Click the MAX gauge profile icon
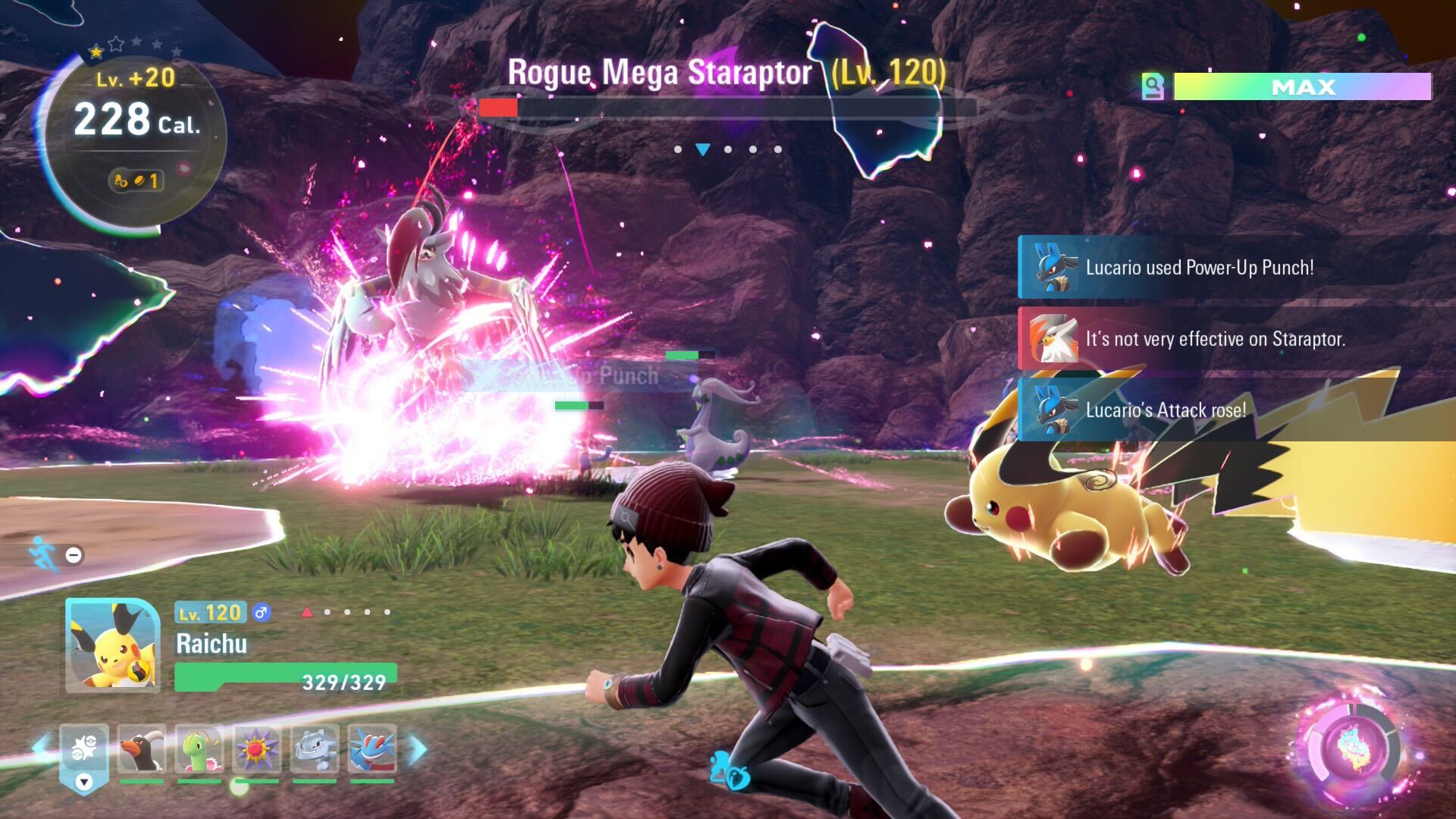Screen dimensions: 1456x819 (x=1153, y=86)
